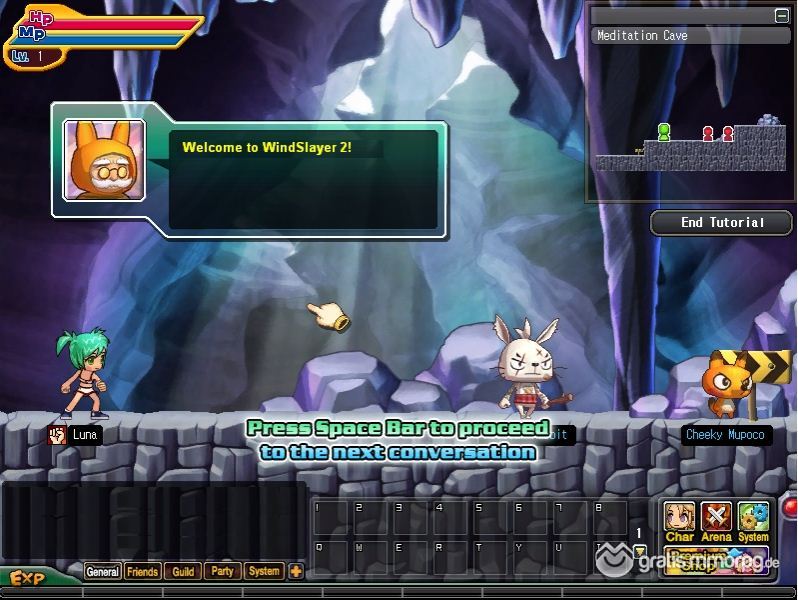The width and height of the screenshot is (798, 600).
Task: Select the Guild chat tab
Action: pos(183,572)
